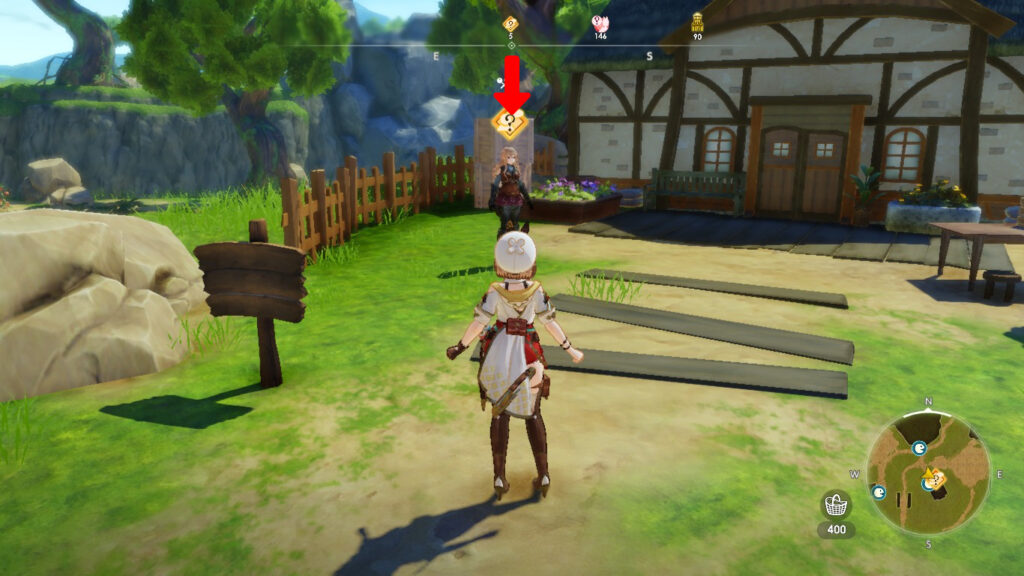Open the circular minimap

tap(928, 471)
